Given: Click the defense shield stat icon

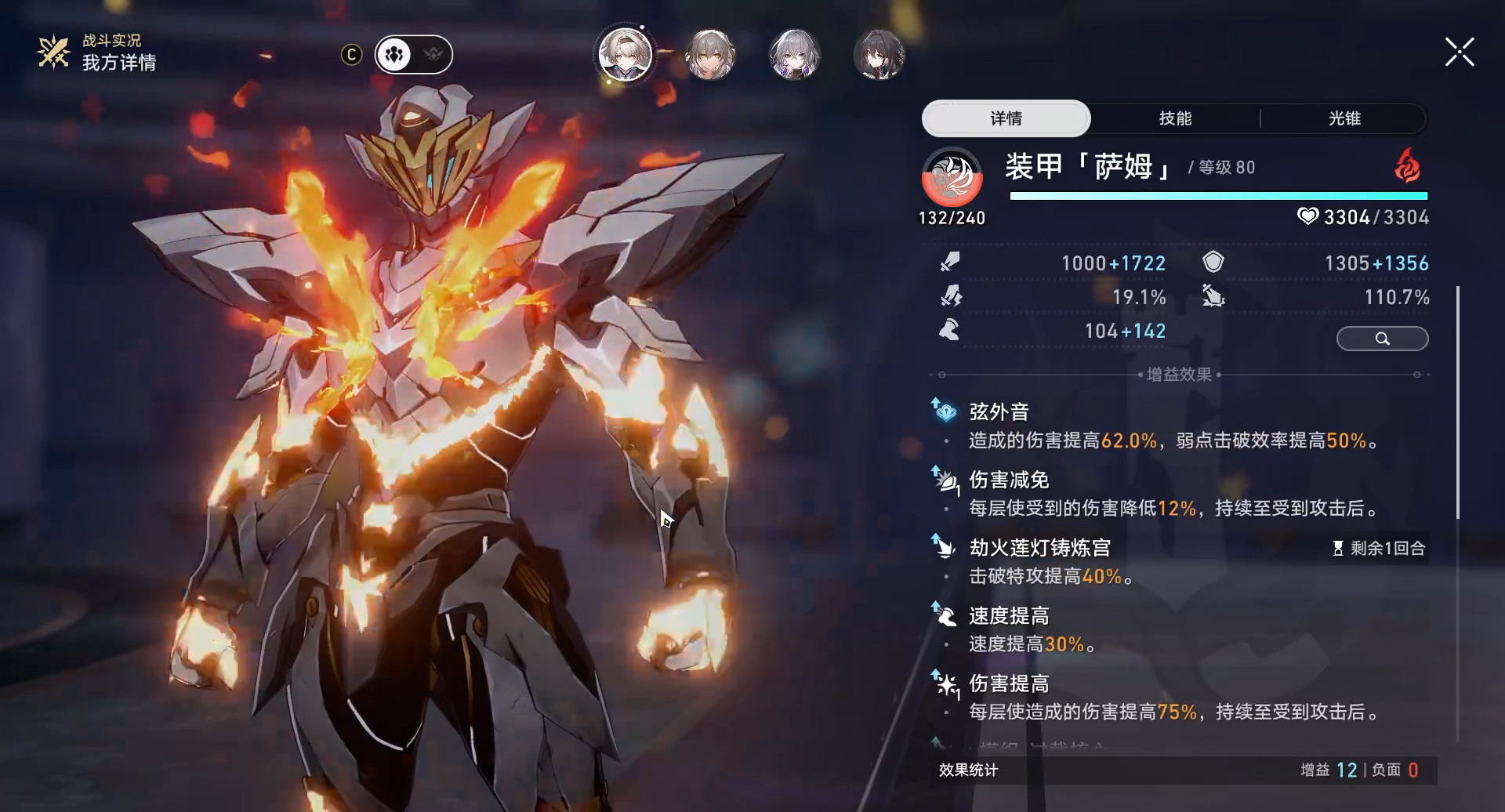Looking at the screenshot, I should pyautogui.click(x=1213, y=262).
